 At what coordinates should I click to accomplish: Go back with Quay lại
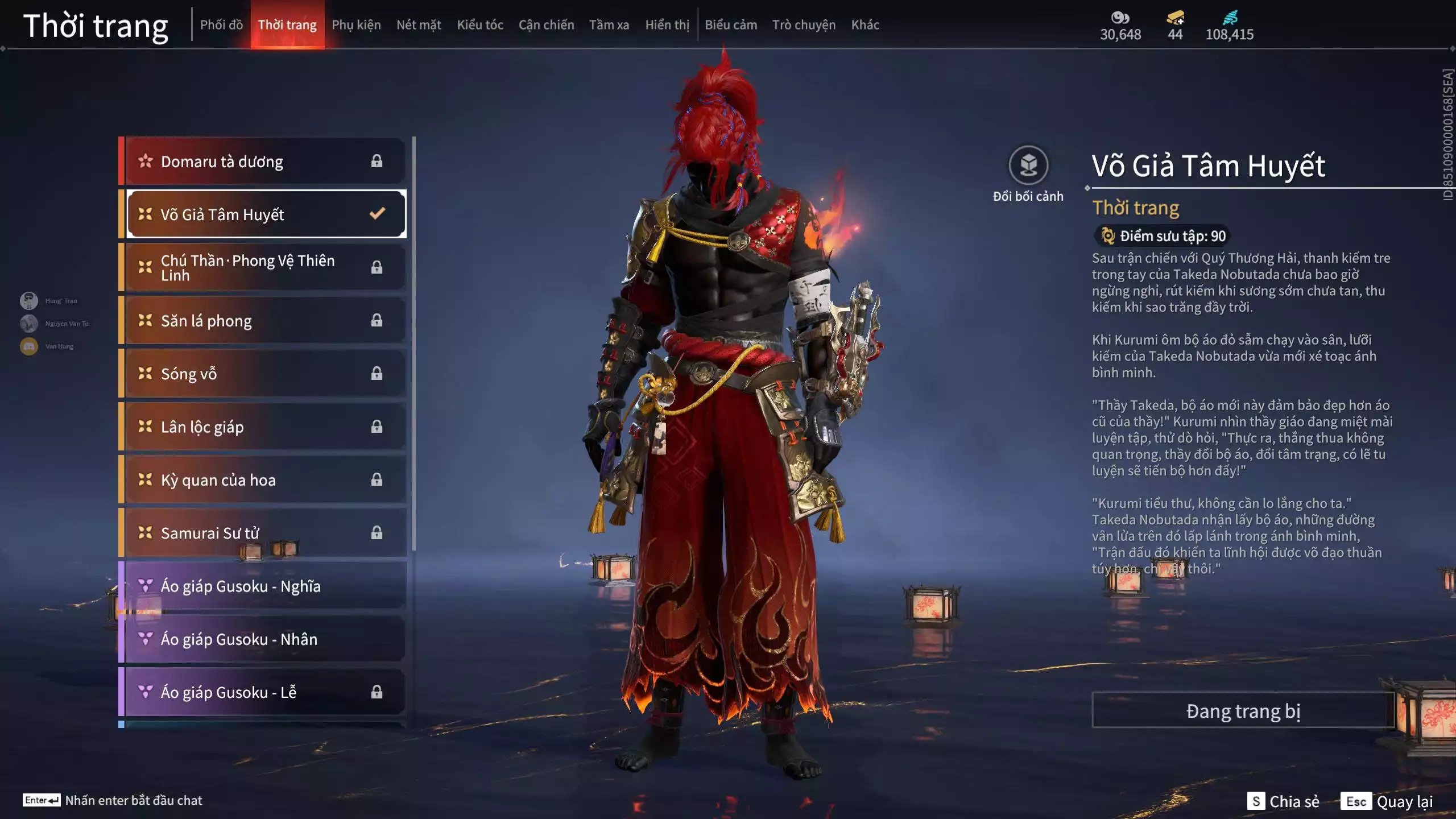1387,801
